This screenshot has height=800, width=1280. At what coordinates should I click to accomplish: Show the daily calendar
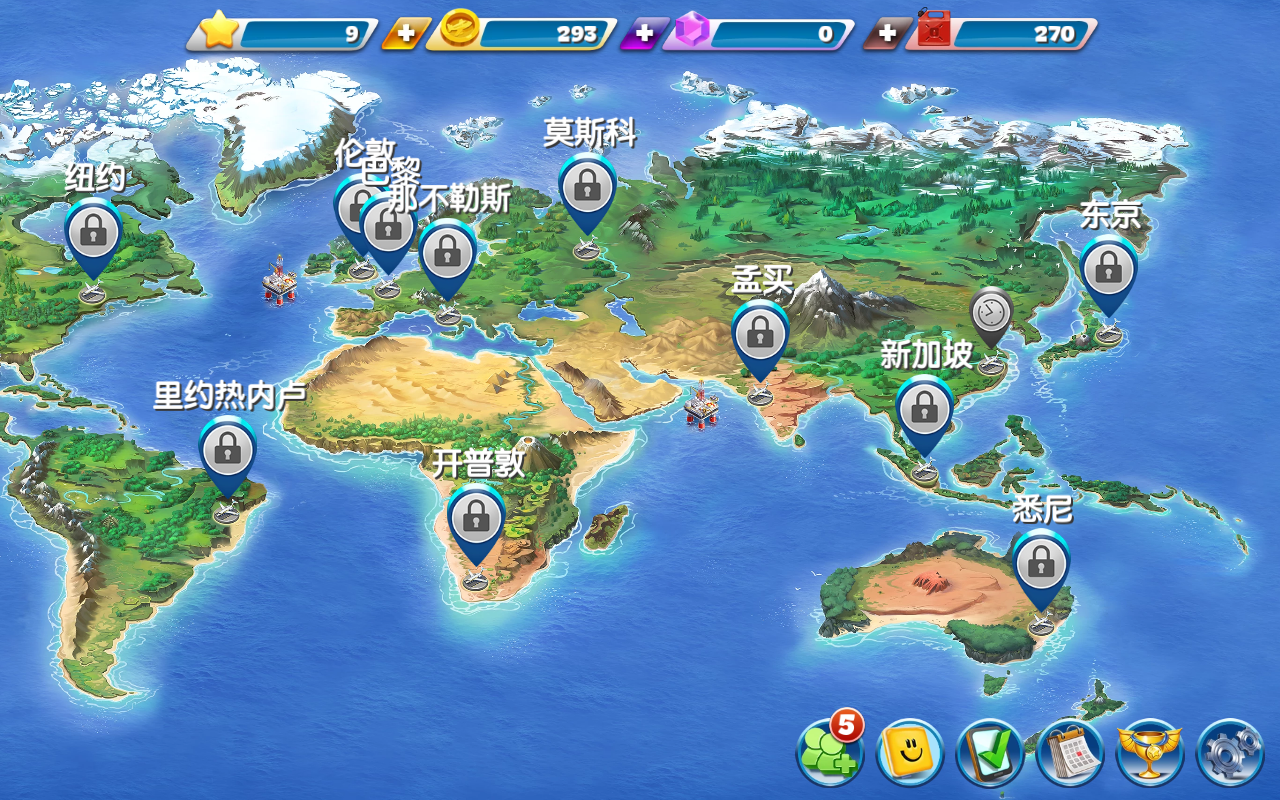[x=1070, y=752]
